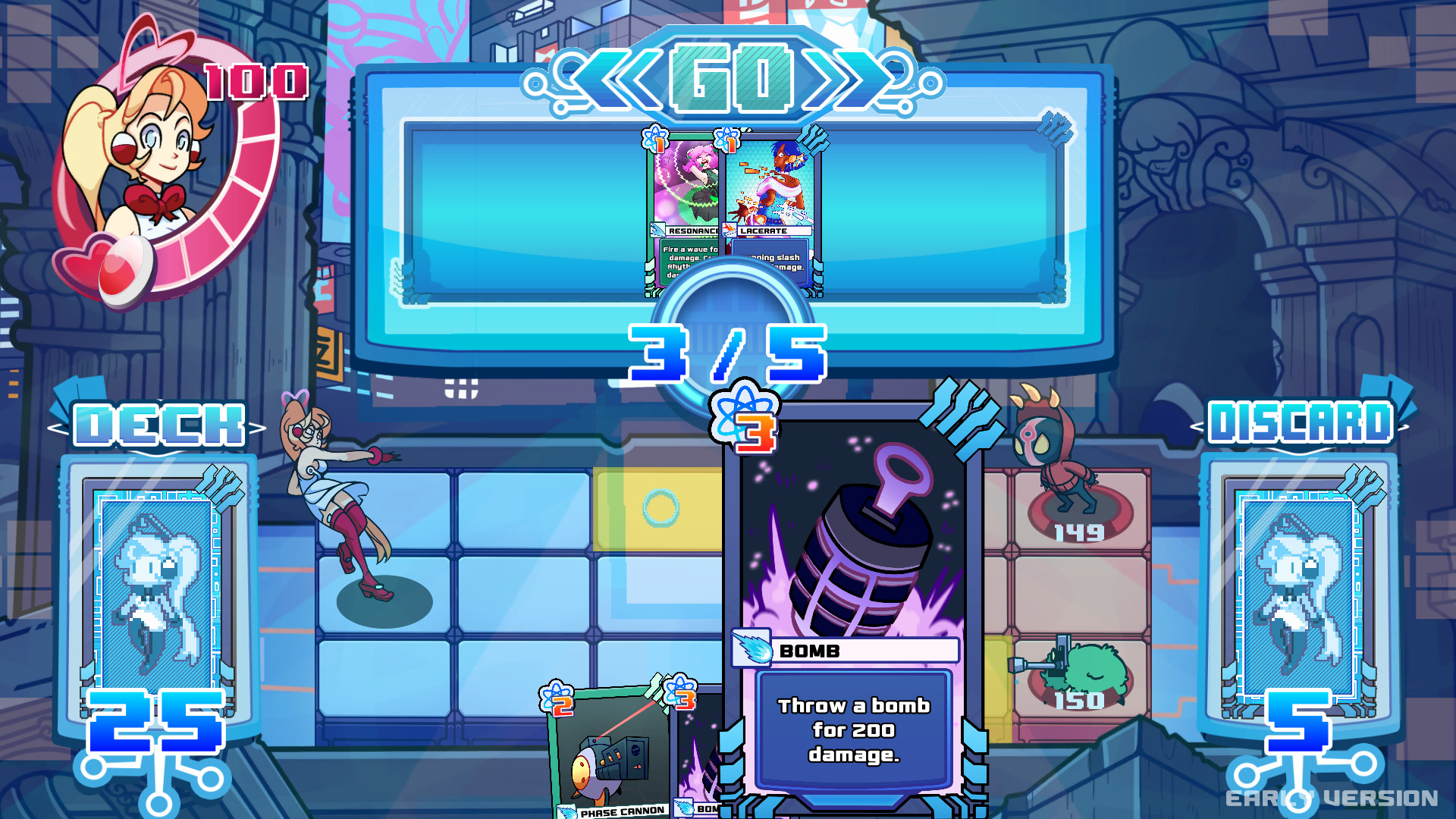Pick the Resonance card in hand

pyautogui.click(x=682, y=190)
